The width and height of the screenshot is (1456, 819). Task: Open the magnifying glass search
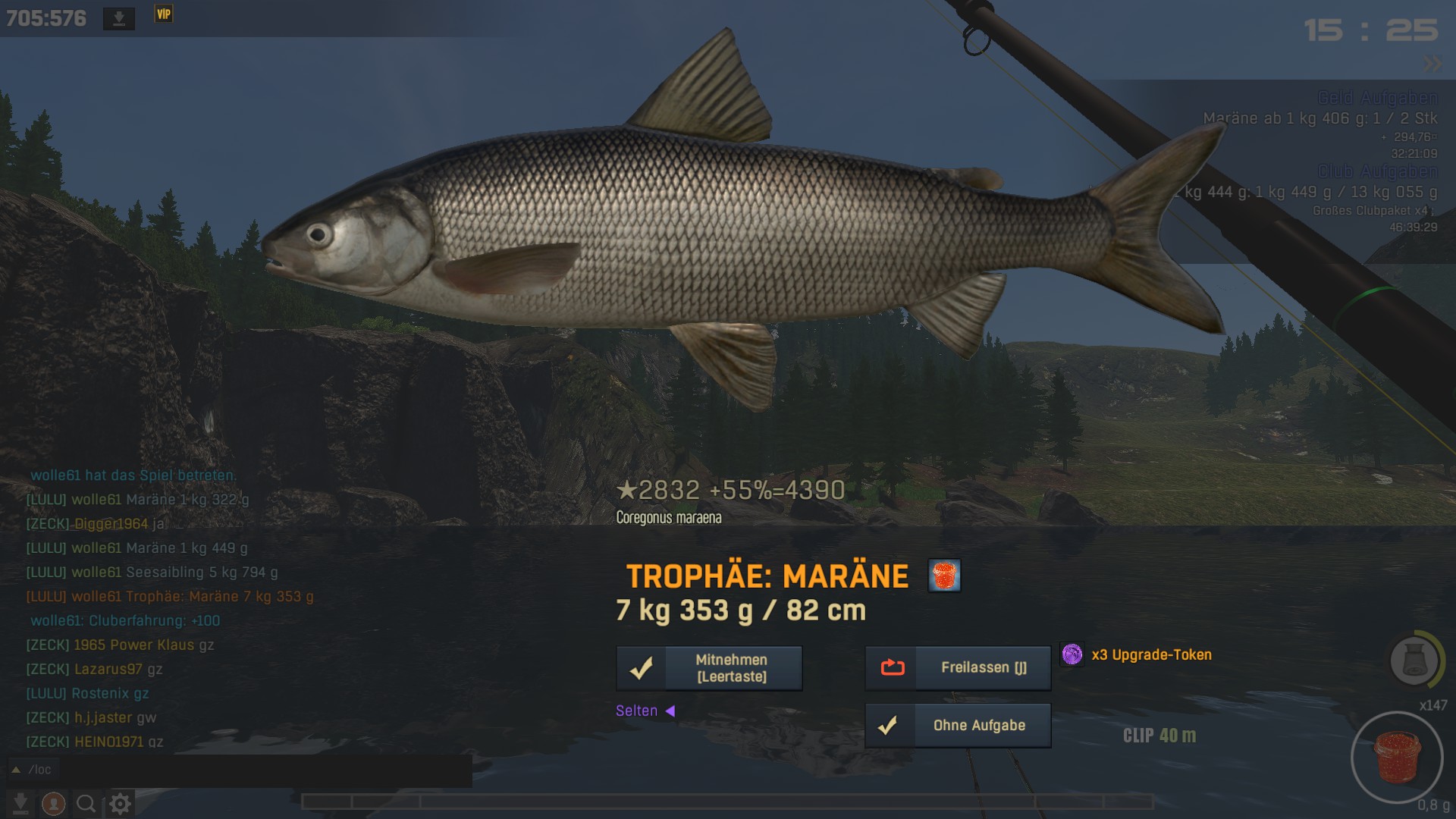86,804
